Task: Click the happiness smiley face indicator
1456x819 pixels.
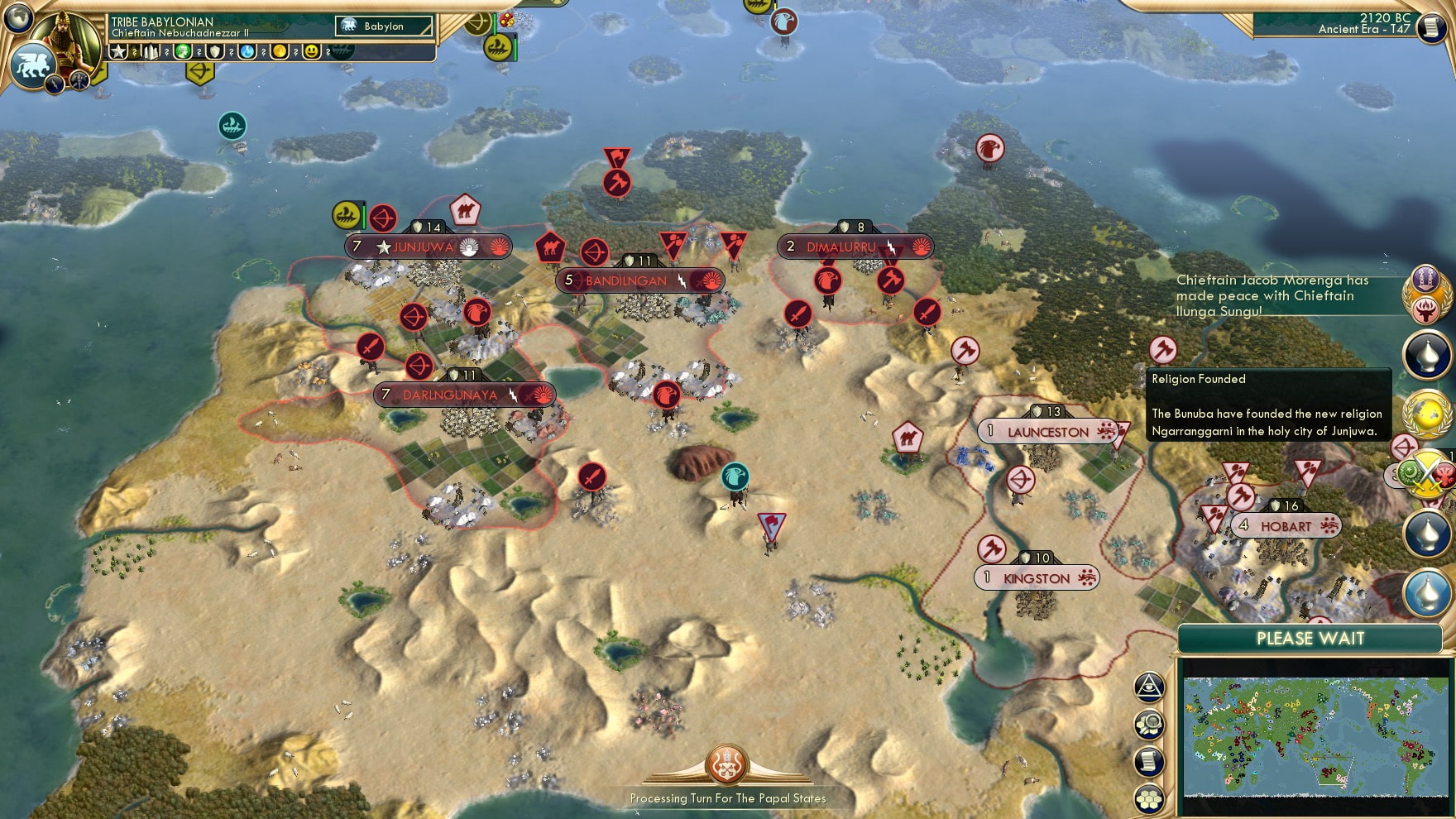Action: pos(313,52)
